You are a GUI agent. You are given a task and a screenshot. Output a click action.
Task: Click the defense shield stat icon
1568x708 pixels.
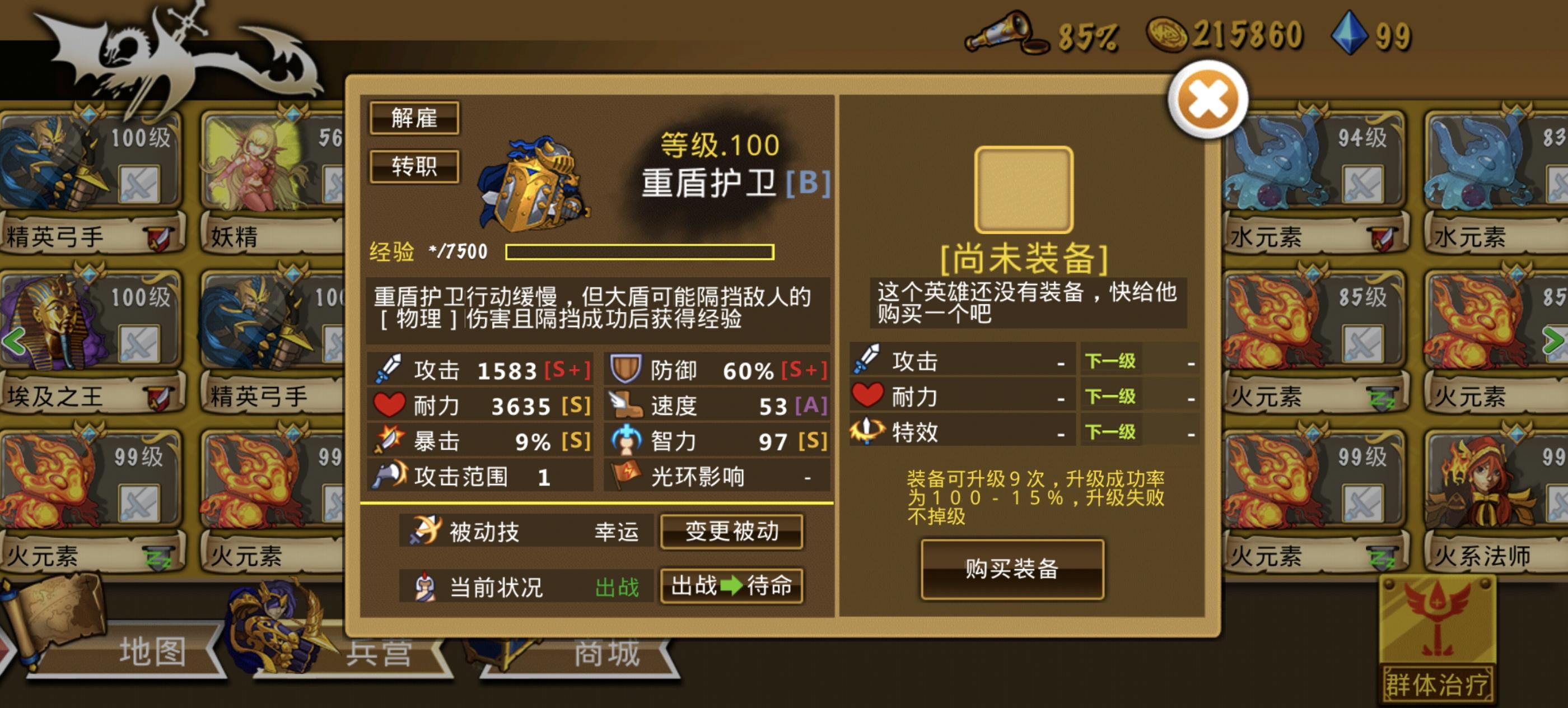628,369
